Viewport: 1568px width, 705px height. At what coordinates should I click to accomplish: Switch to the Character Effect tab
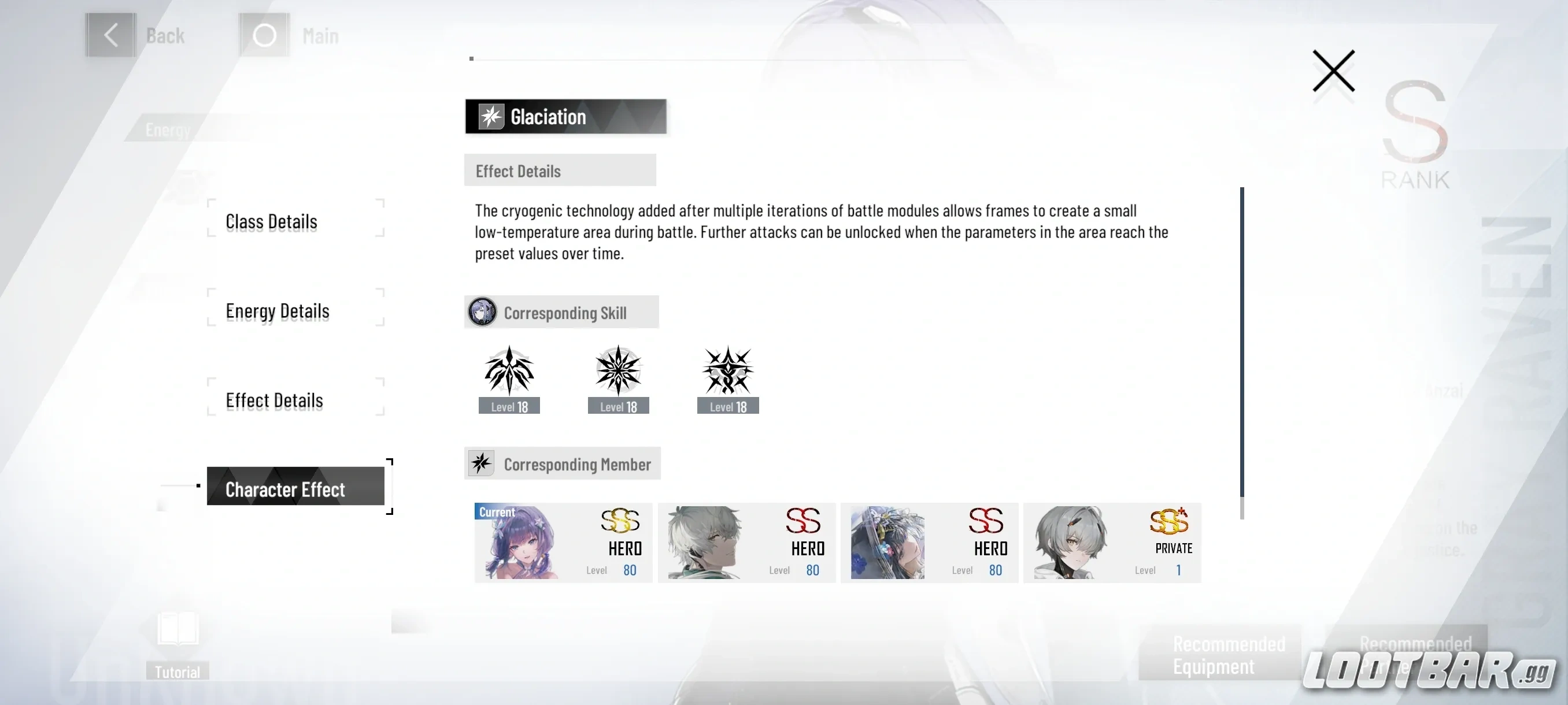285,488
